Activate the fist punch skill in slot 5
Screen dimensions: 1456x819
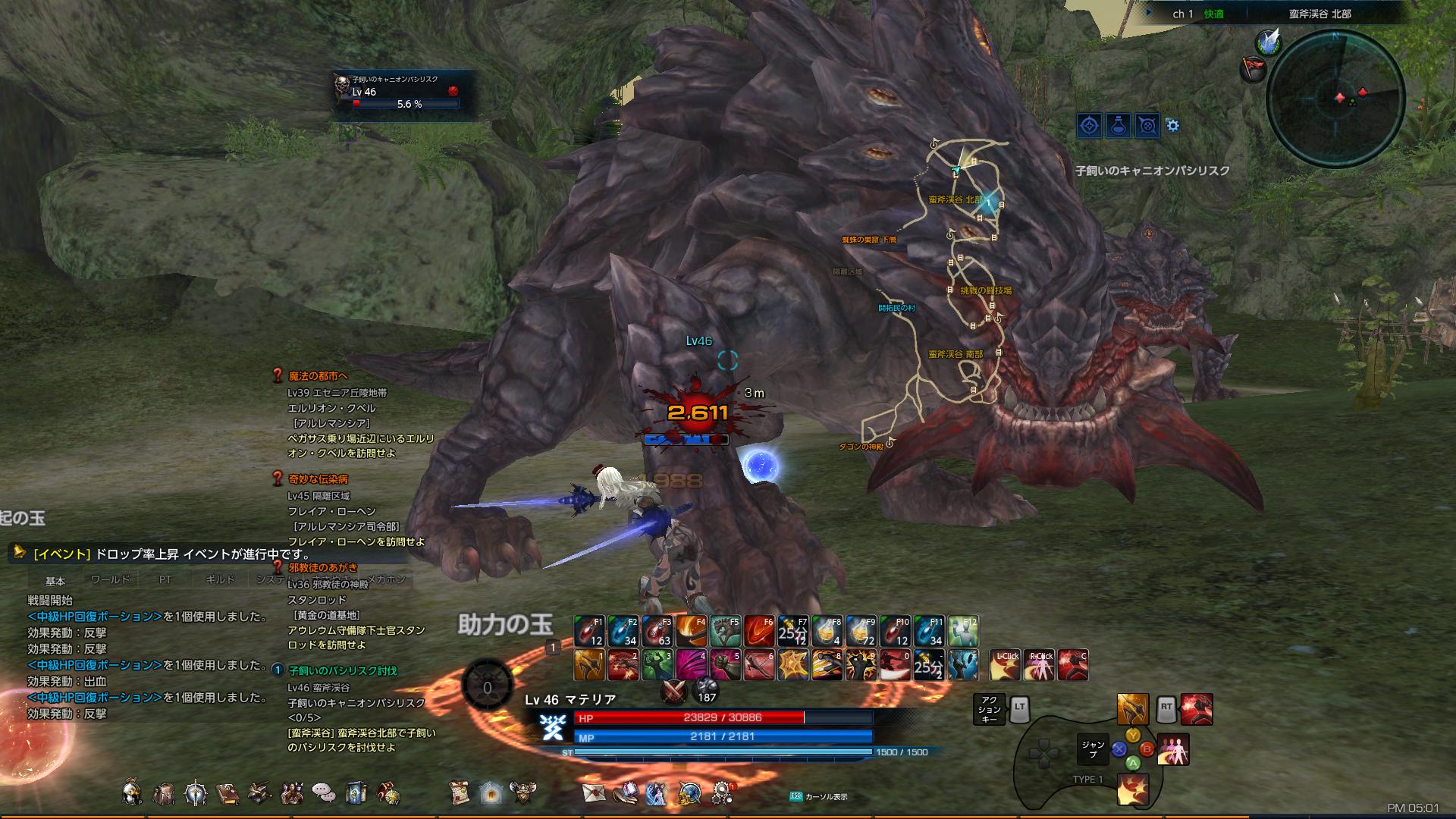click(x=725, y=665)
